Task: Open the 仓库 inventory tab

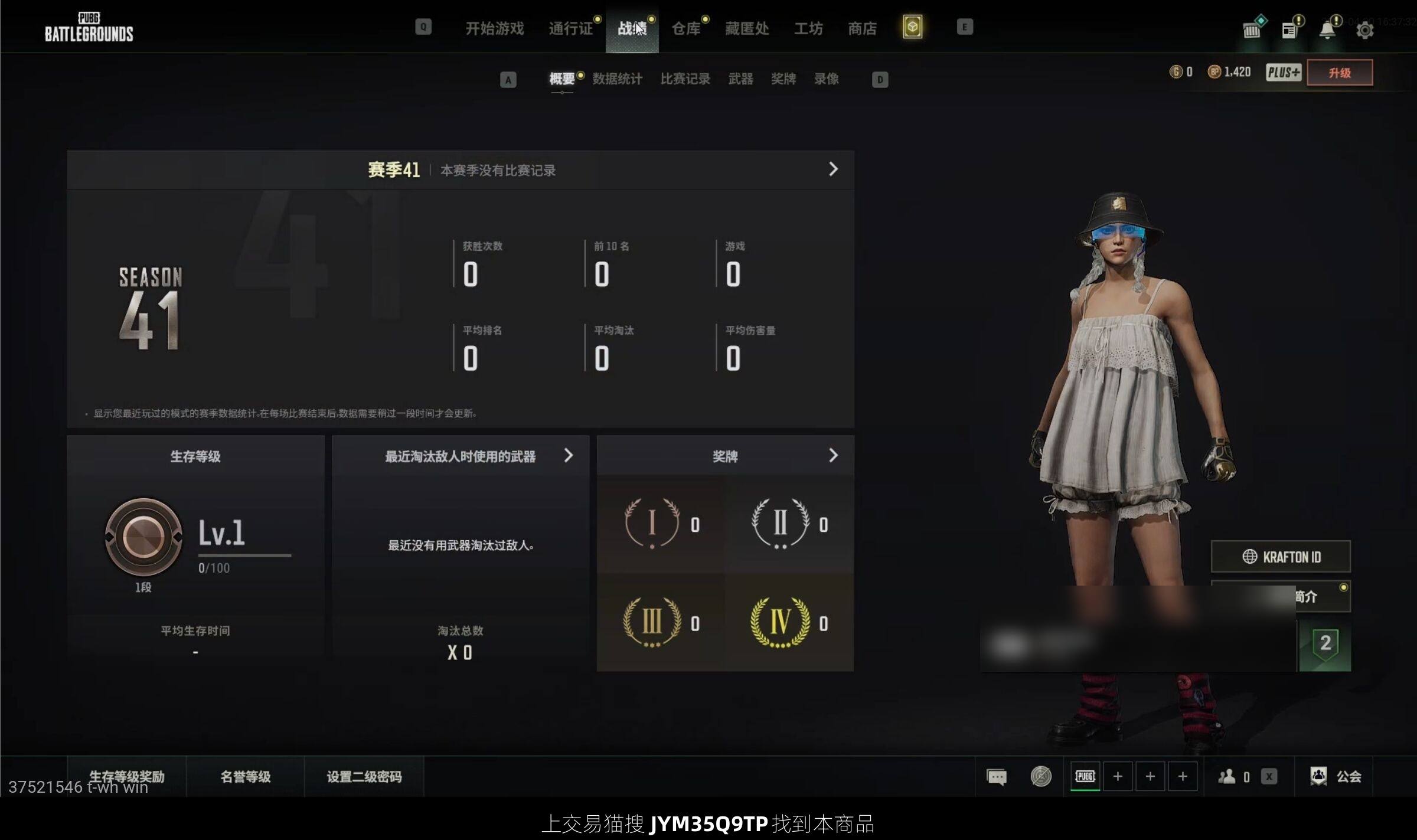Action: (686, 28)
